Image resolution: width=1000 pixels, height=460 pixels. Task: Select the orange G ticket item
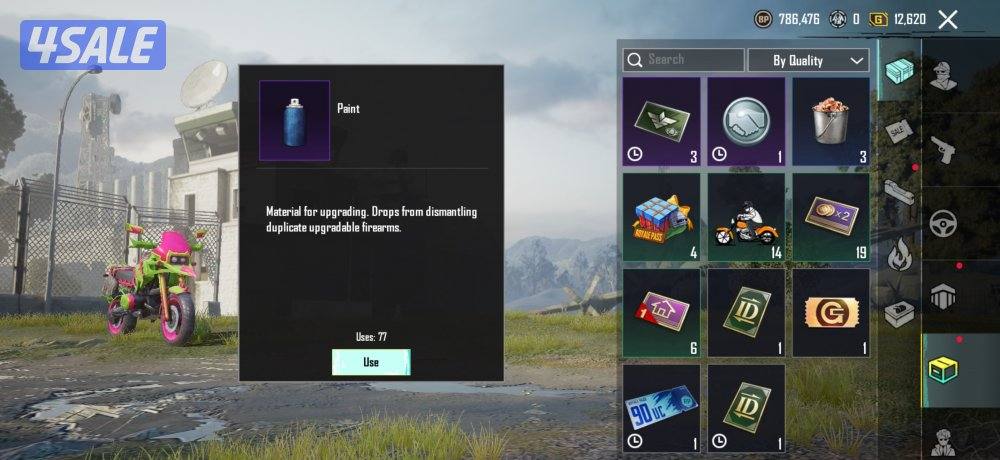(x=831, y=312)
